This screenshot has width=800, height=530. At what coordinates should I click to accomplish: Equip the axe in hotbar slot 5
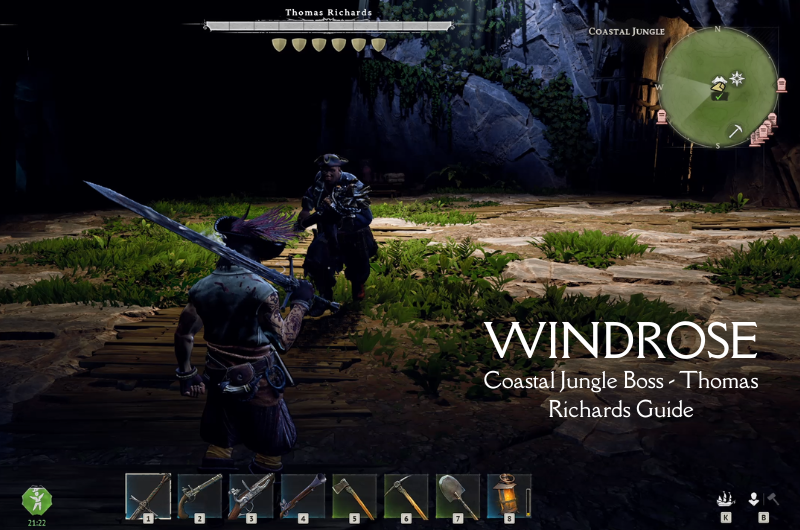(x=354, y=495)
